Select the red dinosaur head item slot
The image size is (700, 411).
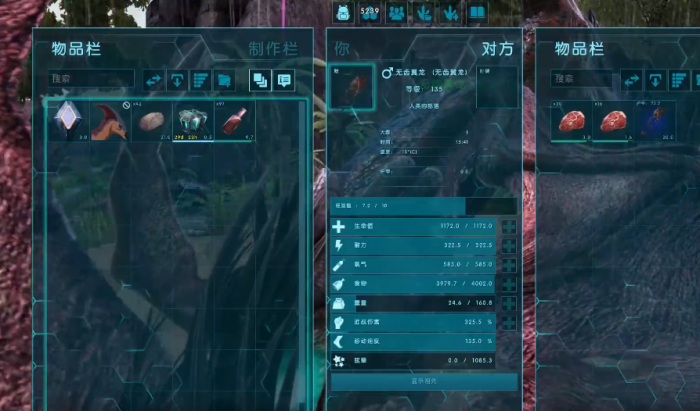(x=109, y=121)
